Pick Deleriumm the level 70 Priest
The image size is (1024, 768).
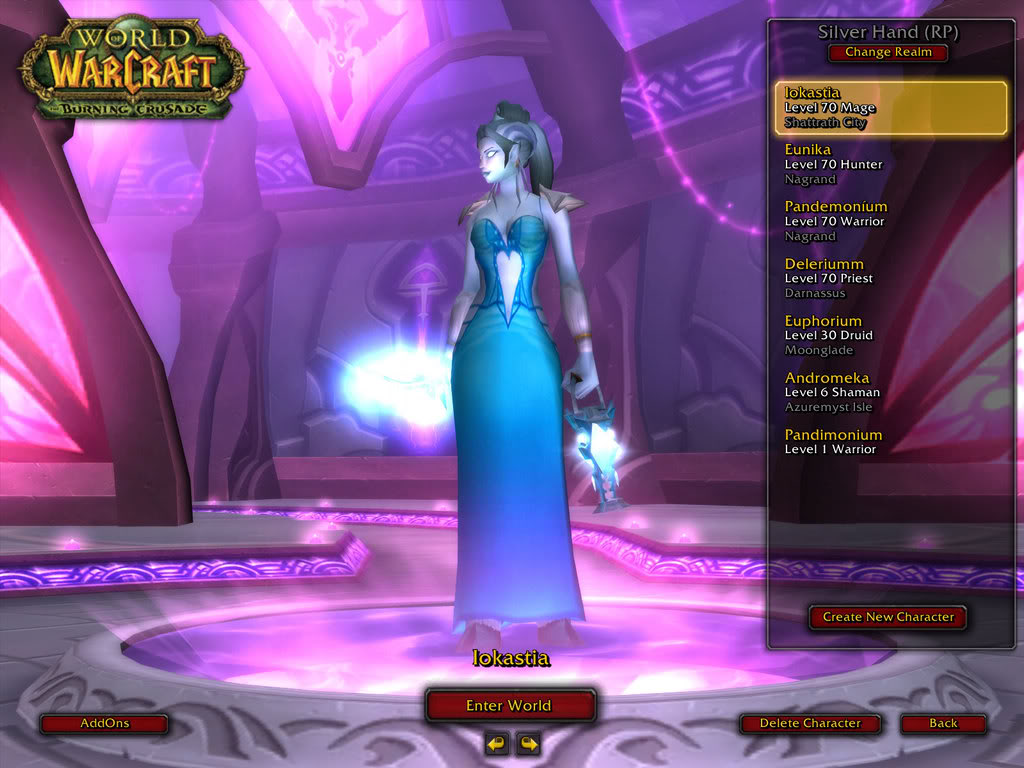[x=890, y=278]
